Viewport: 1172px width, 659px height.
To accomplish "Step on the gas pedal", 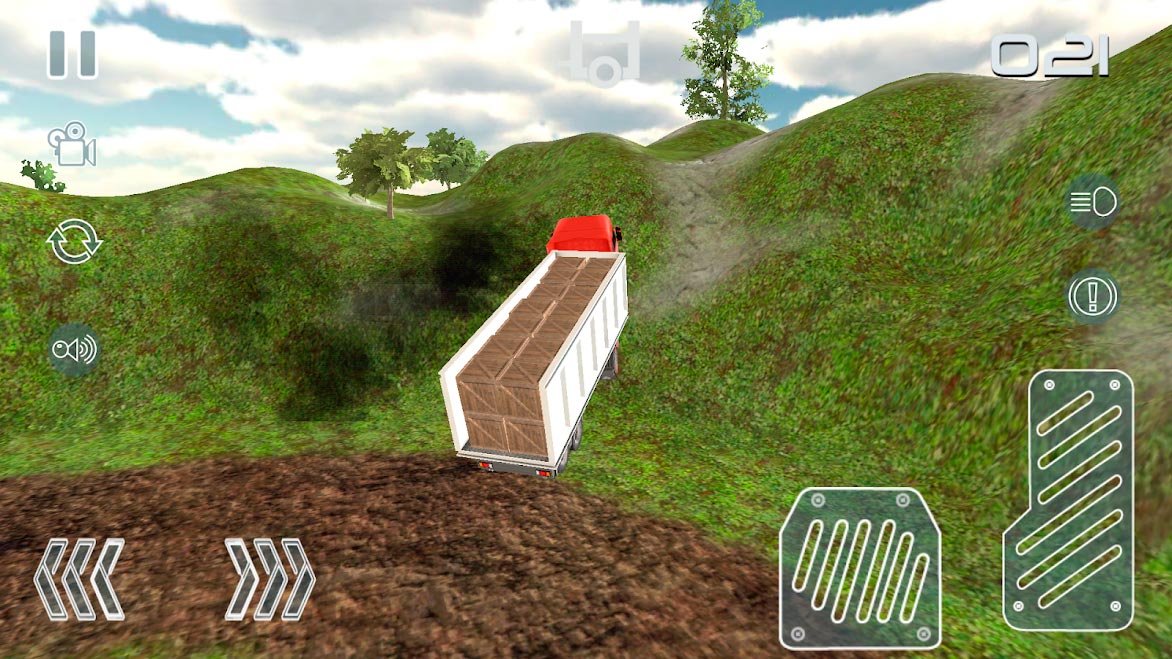I will (x=1069, y=500).
